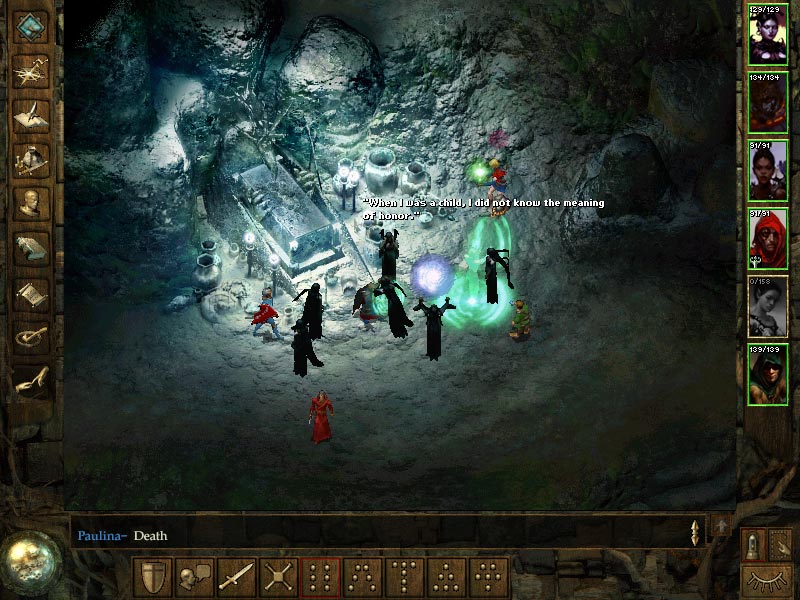Viewport: 800px width, 600px height.
Task: Open the scroll icon on the left sidebar
Action: [31, 292]
